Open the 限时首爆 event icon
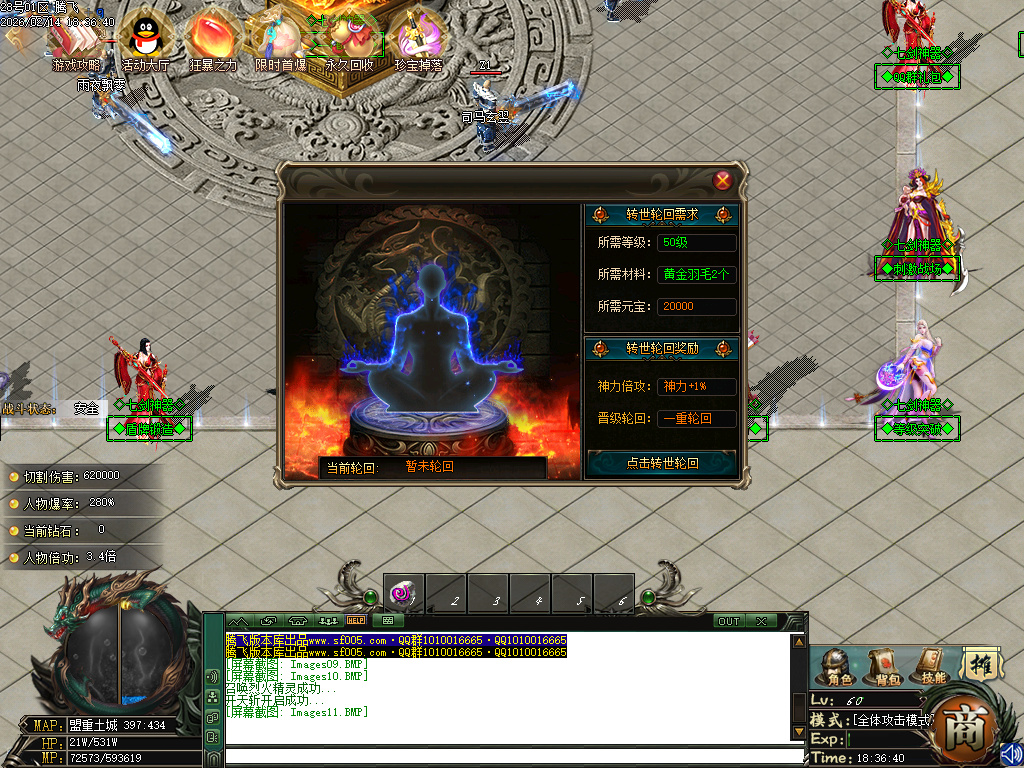This screenshot has height=768, width=1024. coord(280,39)
